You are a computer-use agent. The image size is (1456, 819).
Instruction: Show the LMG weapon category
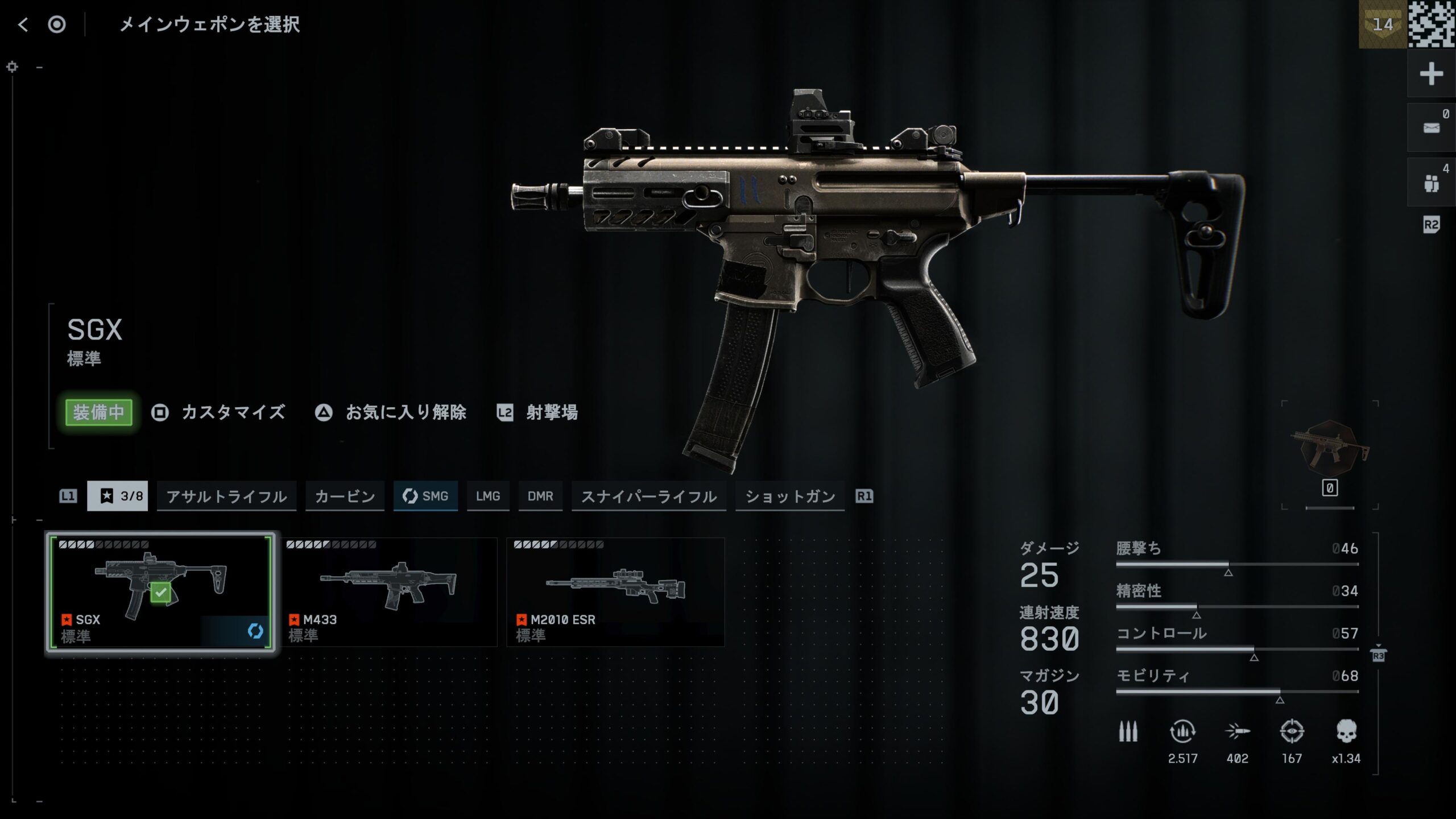(488, 496)
